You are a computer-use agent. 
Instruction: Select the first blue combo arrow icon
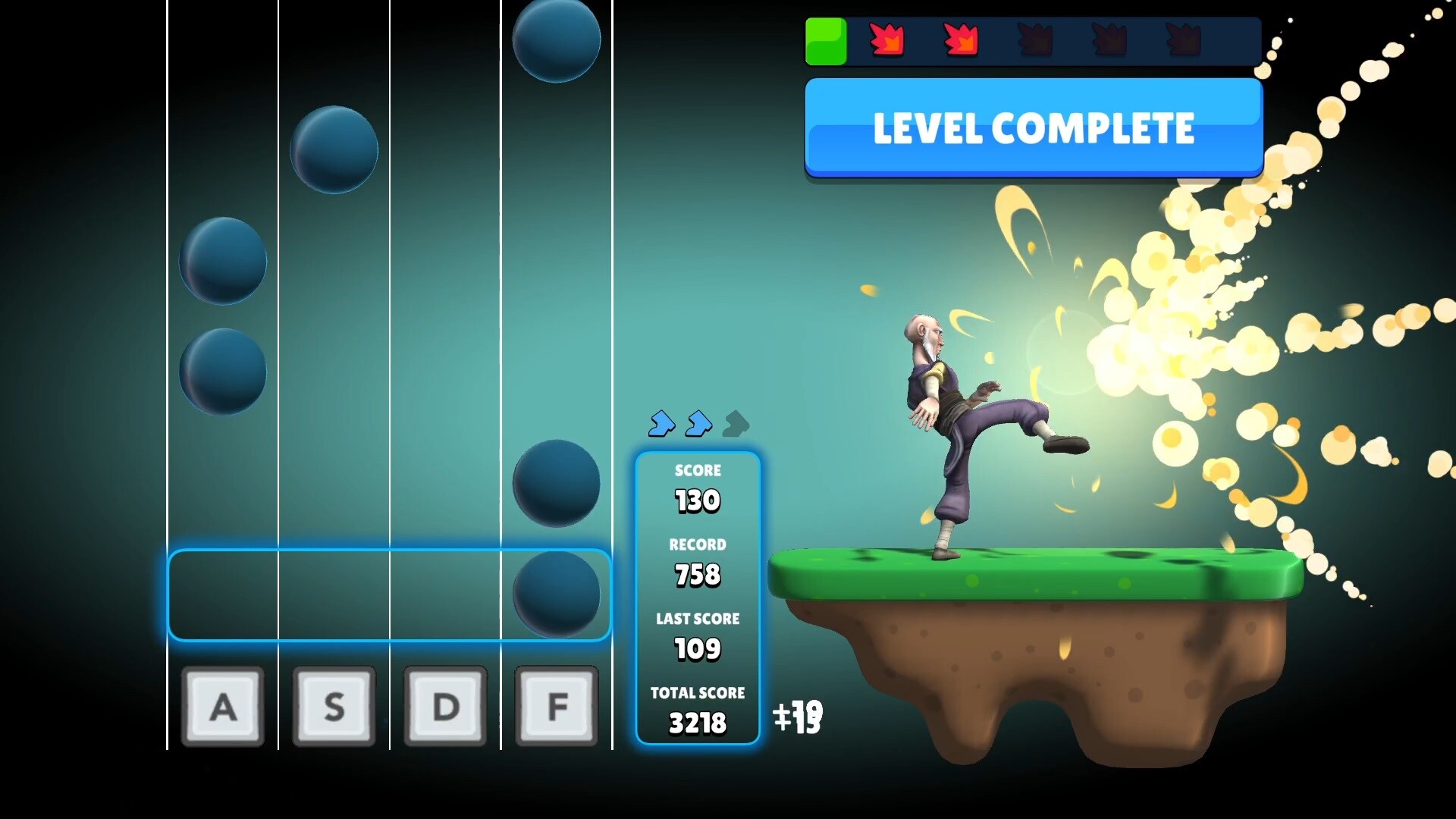662,425
